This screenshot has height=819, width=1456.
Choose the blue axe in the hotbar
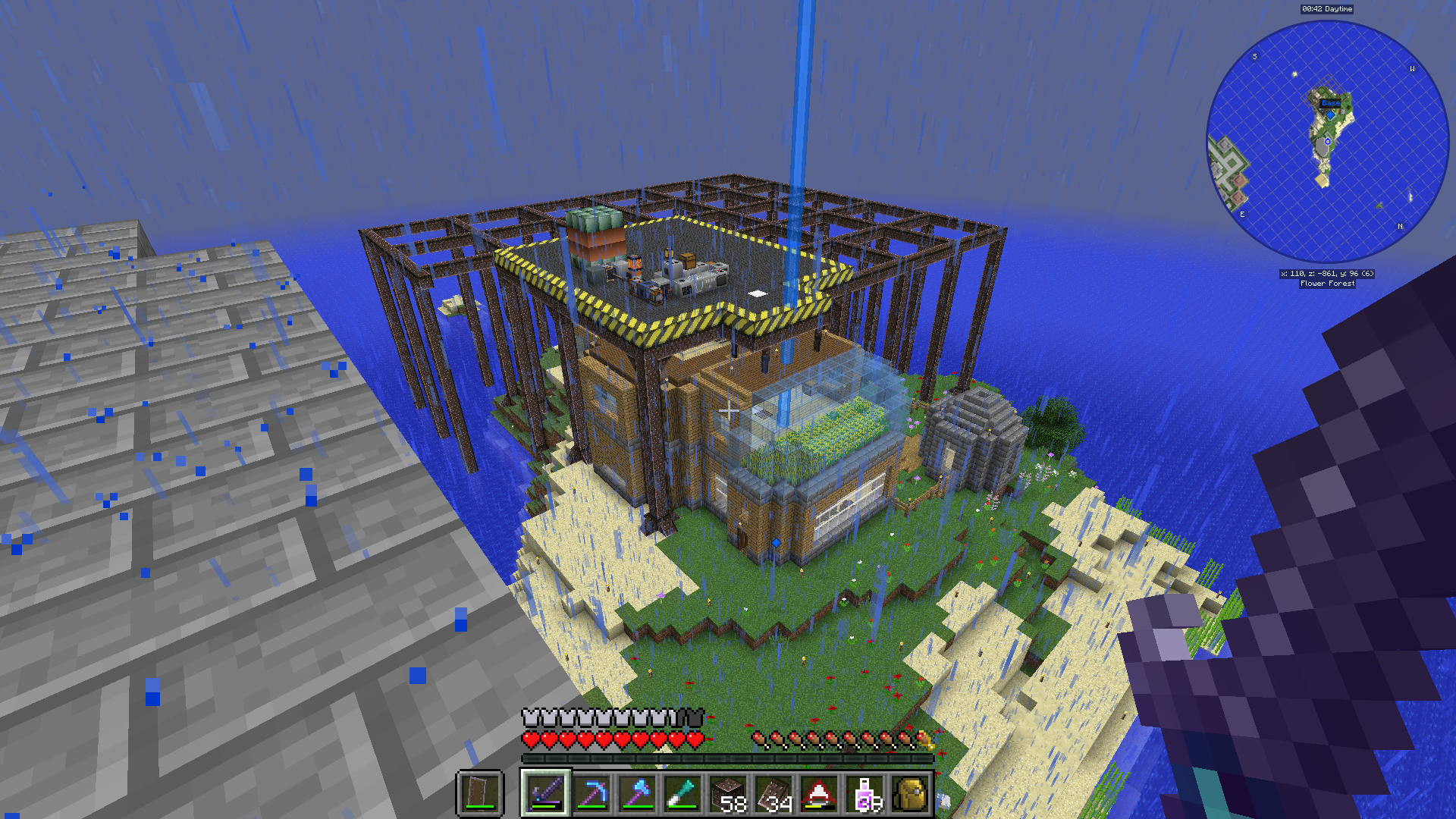(x=637, y=793)
